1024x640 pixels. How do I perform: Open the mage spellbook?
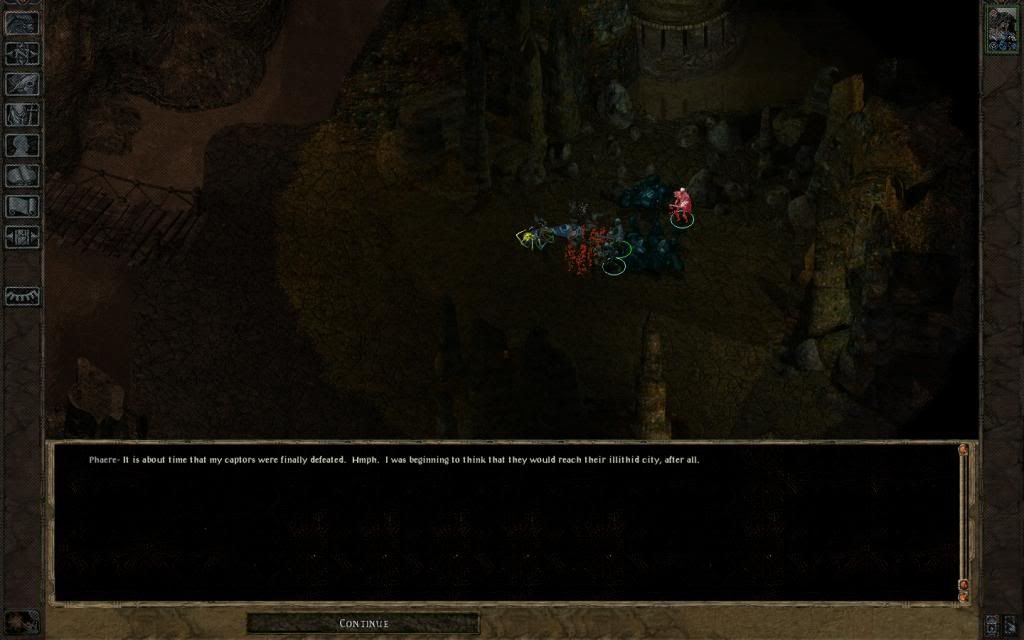click(22, 176)
